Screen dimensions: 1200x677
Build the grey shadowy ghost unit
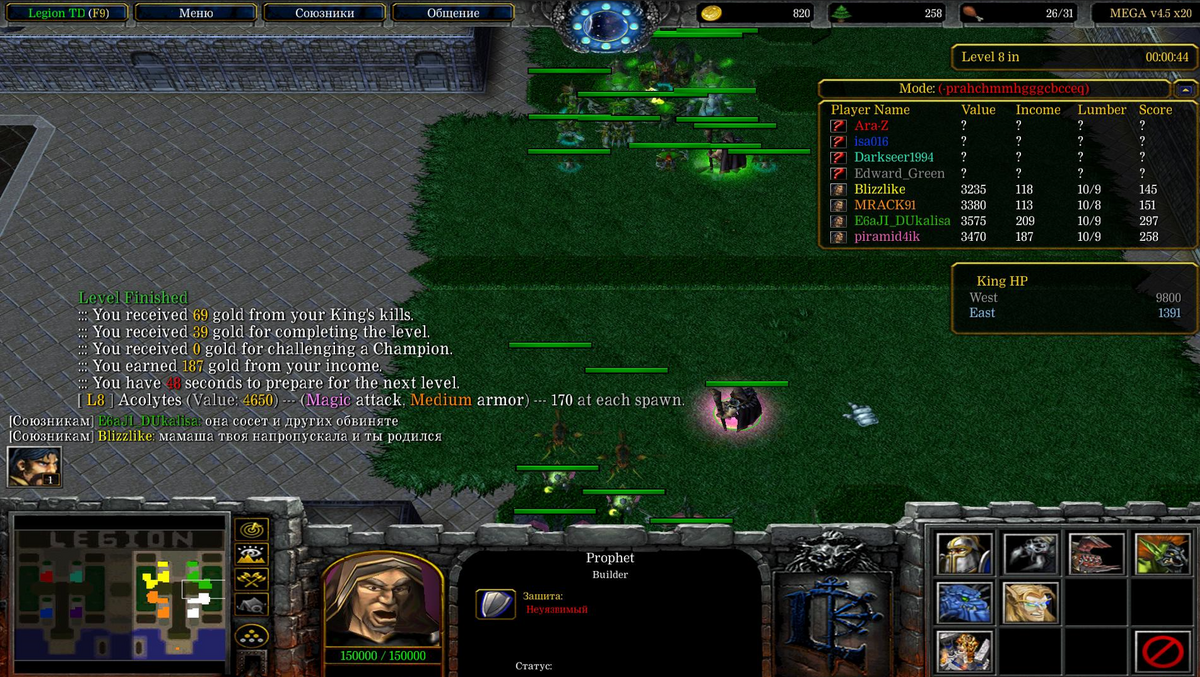[1031, 554]
